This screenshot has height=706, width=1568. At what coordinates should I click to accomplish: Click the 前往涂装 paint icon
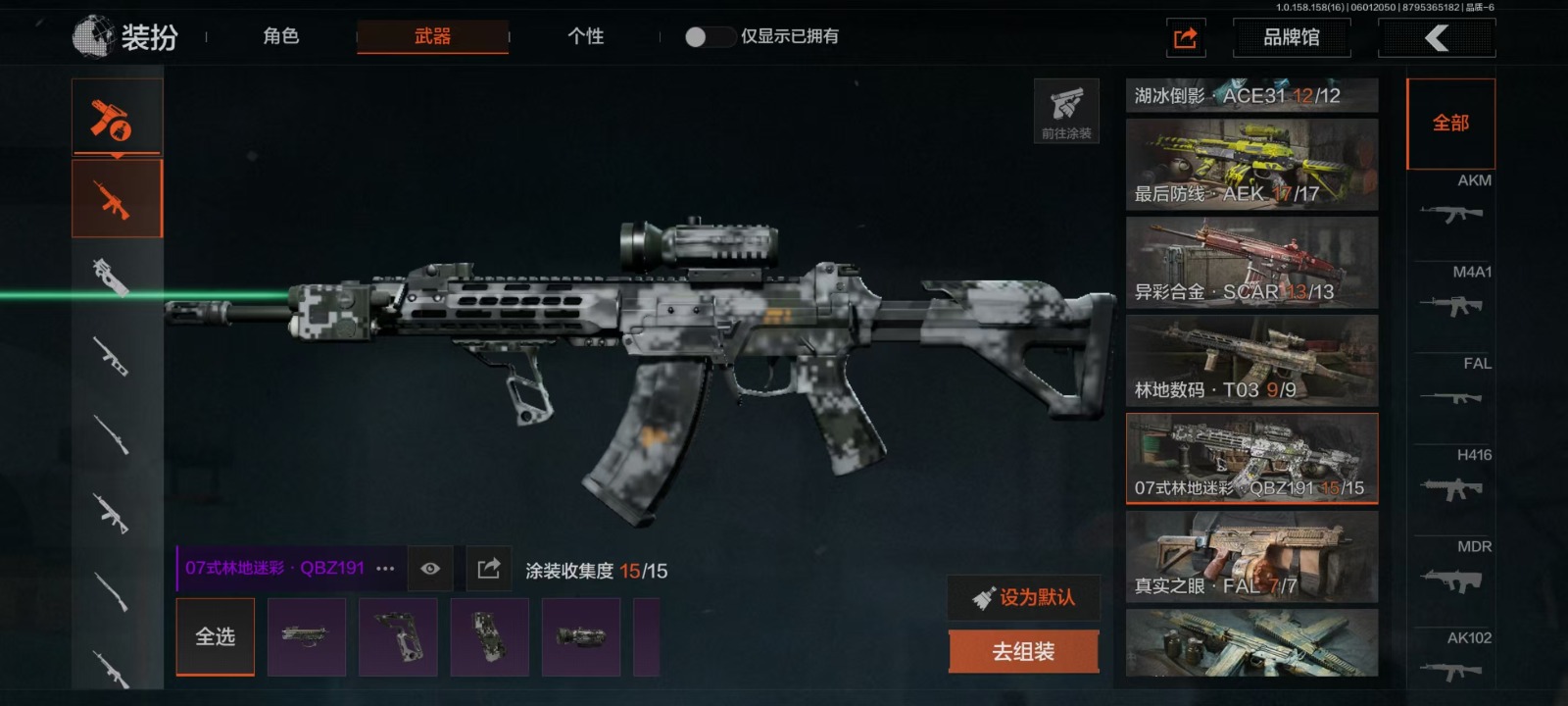[1066, 111]
